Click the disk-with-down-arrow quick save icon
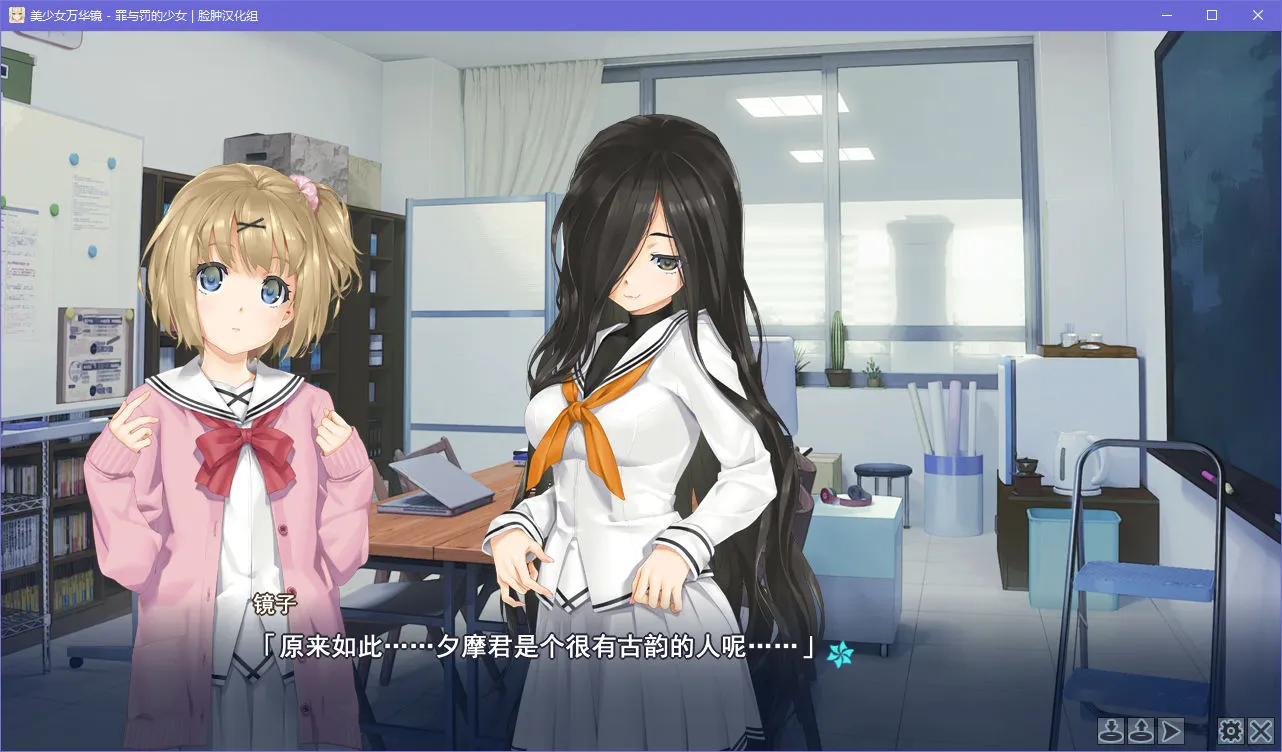 point(1110,730)
